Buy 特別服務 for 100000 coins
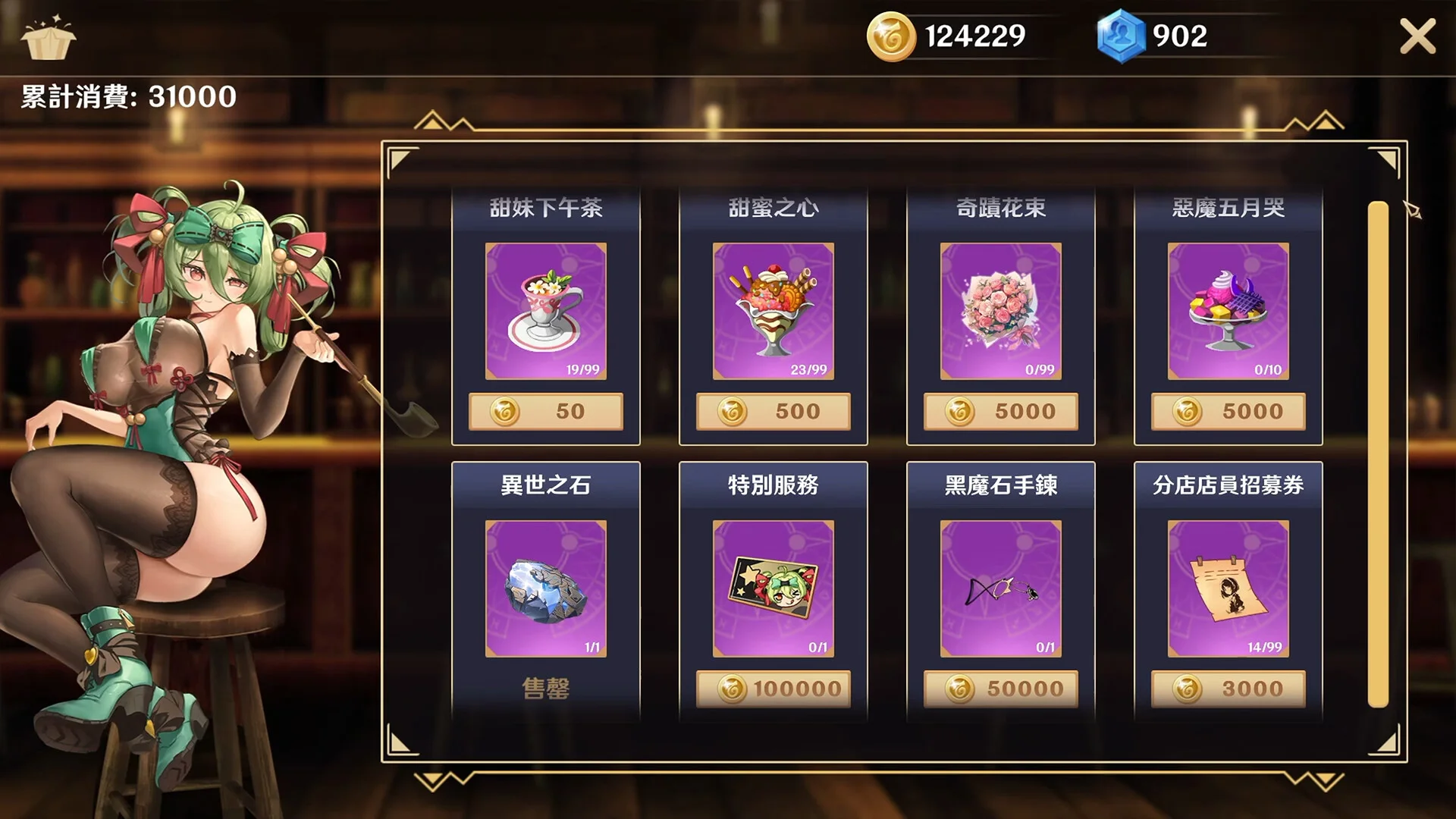The width and height of the screenshot is (1456, 819). coord(773,689)
